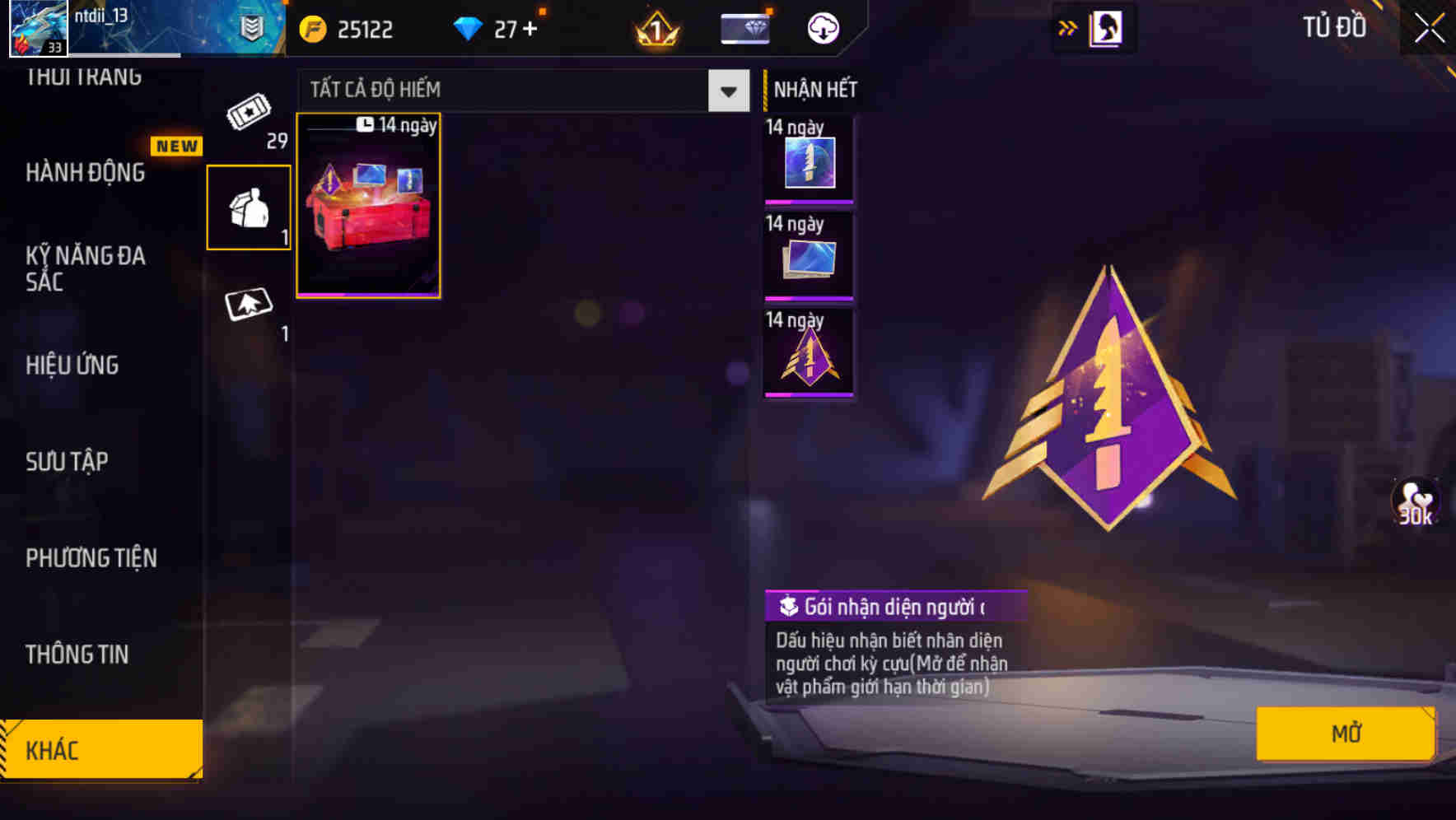Click the cloud download icon
The width and height of the screenshot is (1456, 820).
point(822,27)
